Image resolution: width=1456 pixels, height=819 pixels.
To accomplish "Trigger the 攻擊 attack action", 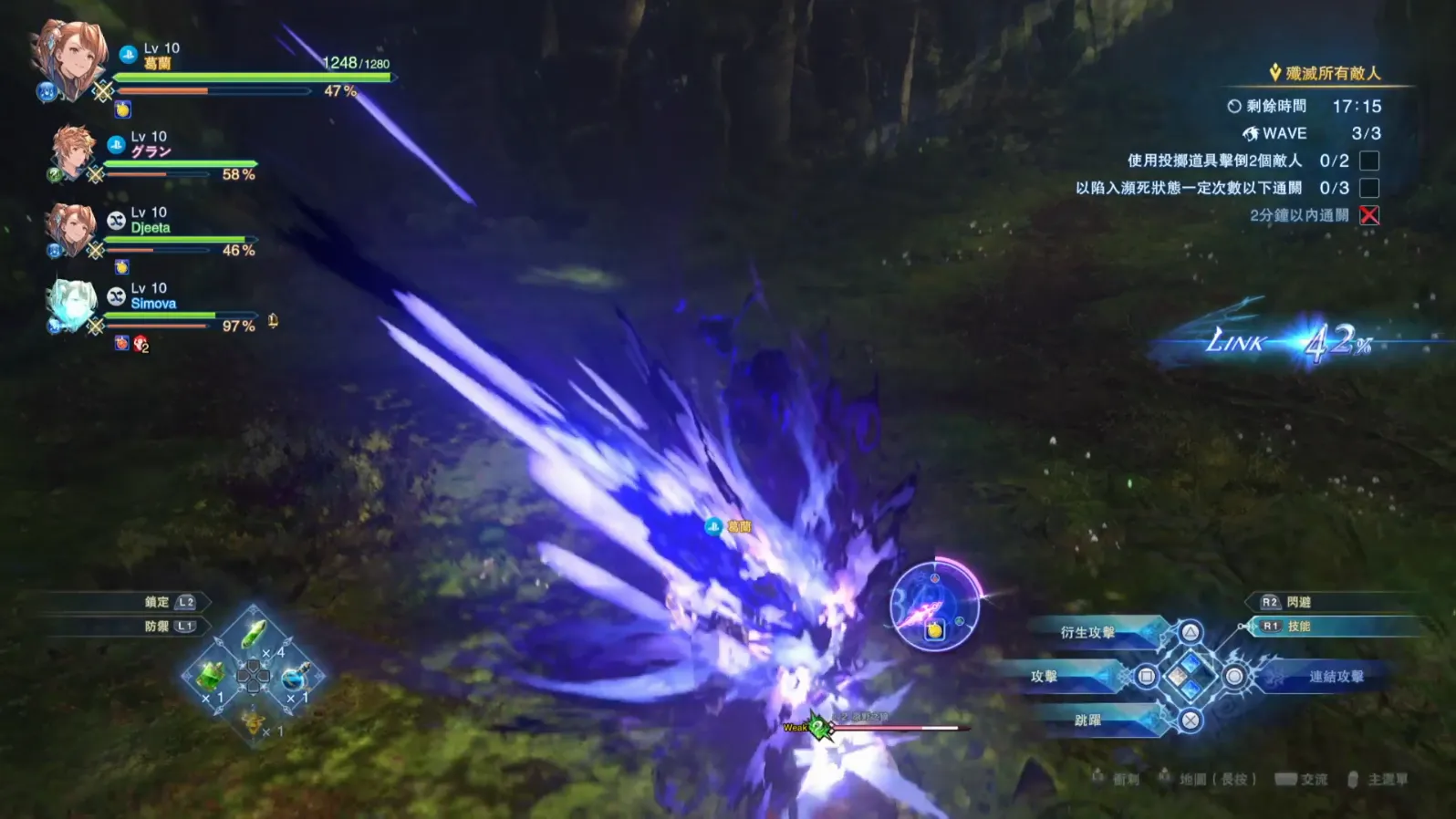I will point(1045,676).
